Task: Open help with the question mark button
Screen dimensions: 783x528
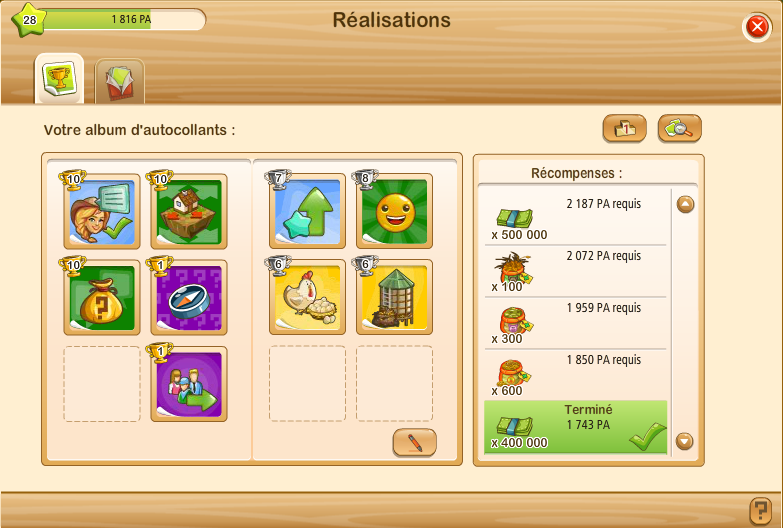Action: point(760,509)
